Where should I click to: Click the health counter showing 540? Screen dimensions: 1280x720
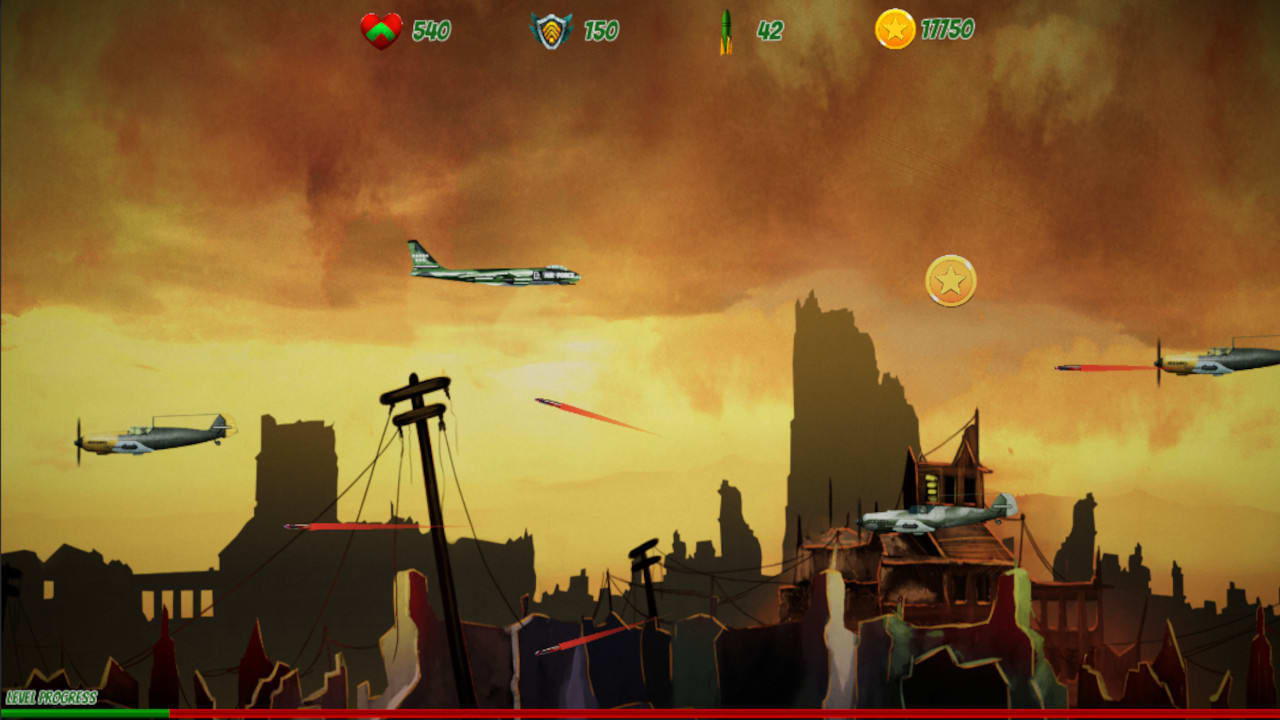427,30
